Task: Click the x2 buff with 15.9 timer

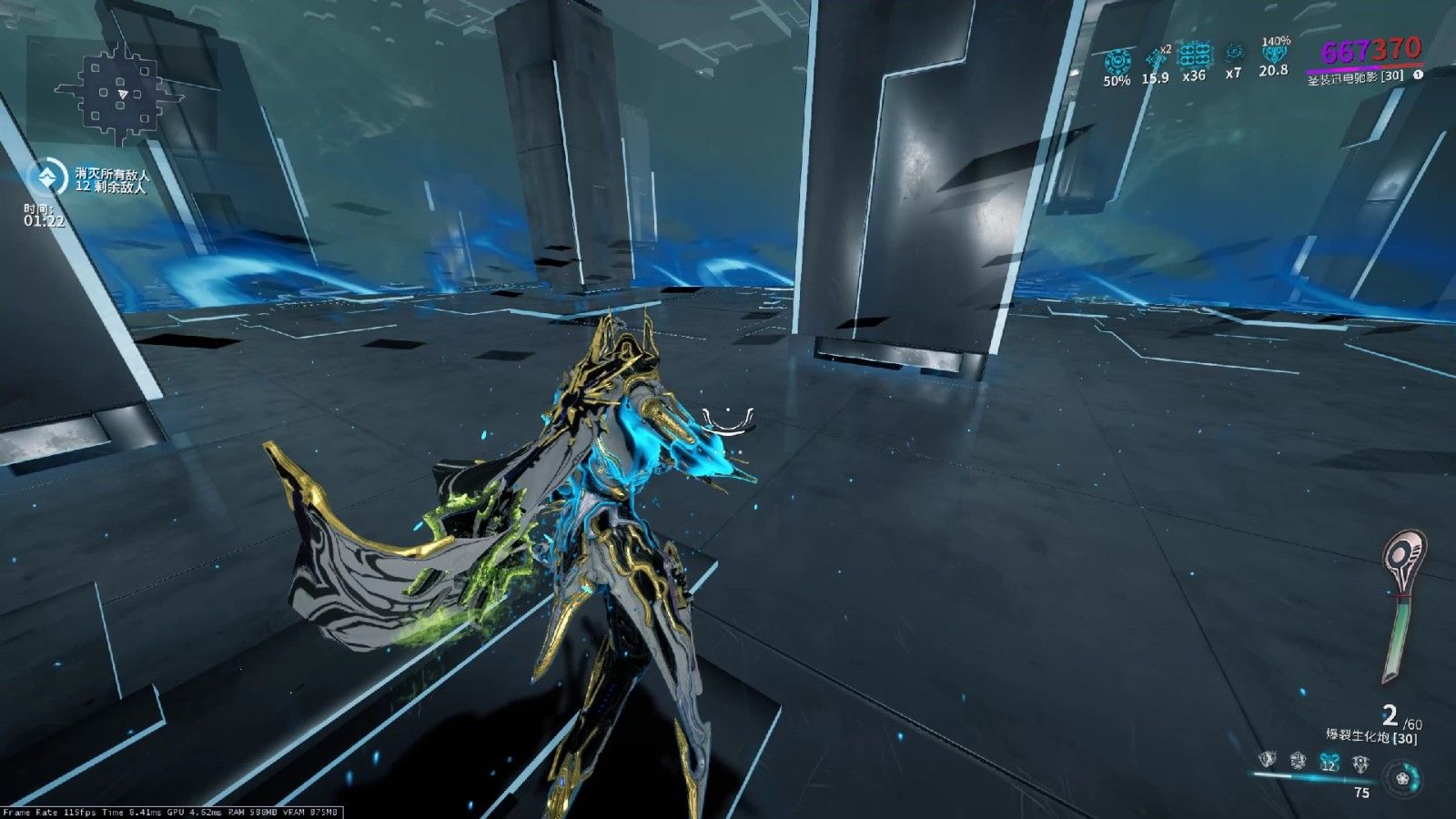Action: pos(1156,59)
